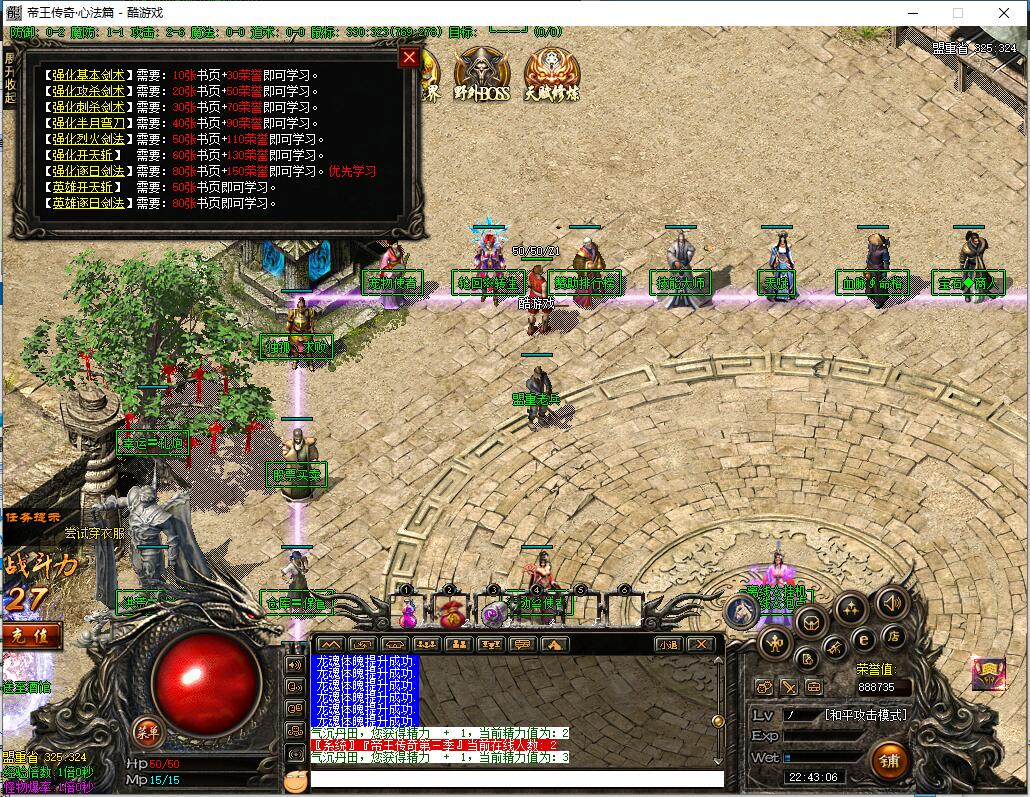The width and height of the screenshot is (1030, 797).
Task: Close the chat panel with its X button
Action: coord(701,645)
